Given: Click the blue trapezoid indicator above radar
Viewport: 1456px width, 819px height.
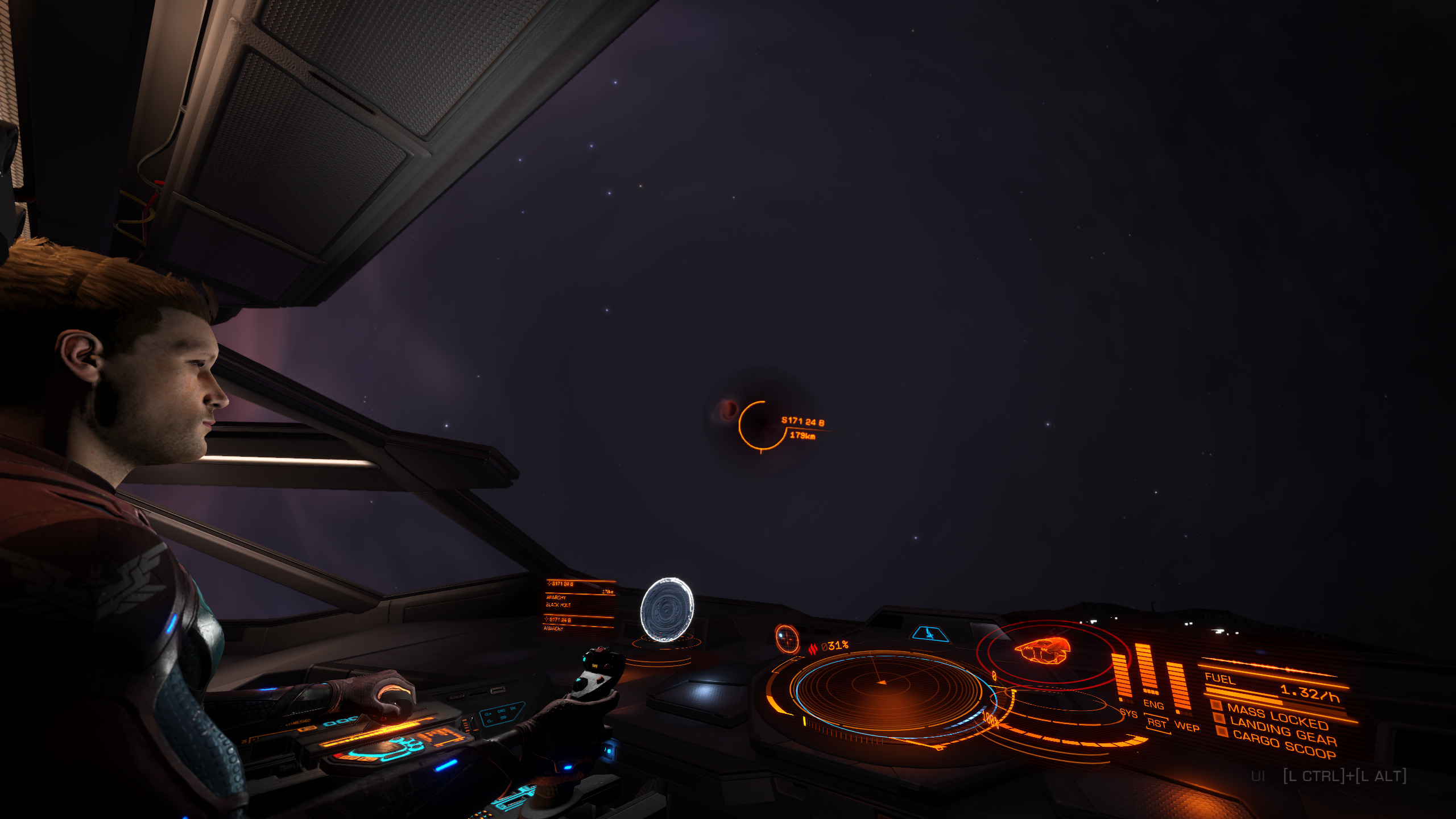Looking at the screenshot, I should [x=930, y=633].
